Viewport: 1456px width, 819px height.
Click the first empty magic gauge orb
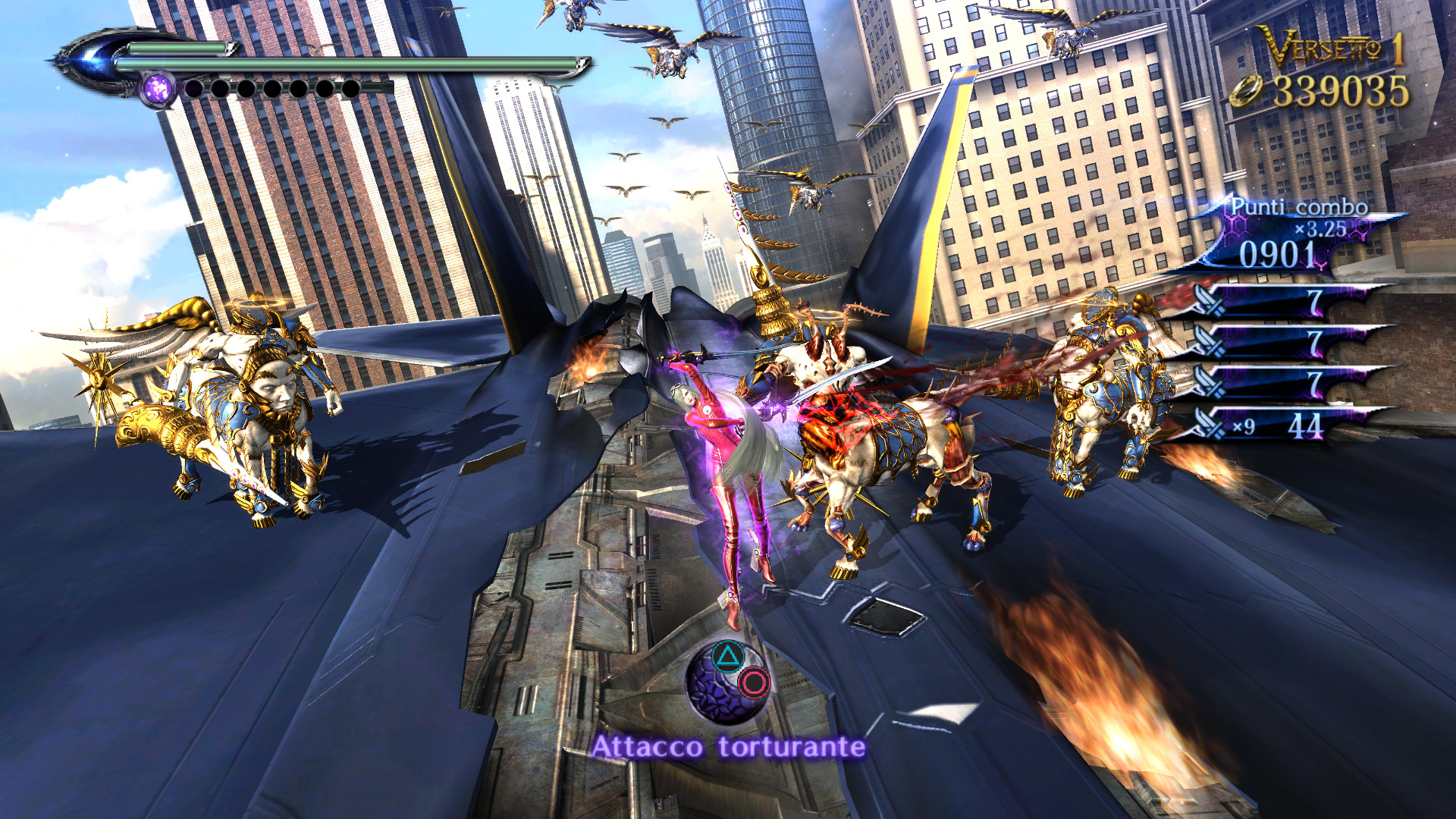(x=193, y=89)
